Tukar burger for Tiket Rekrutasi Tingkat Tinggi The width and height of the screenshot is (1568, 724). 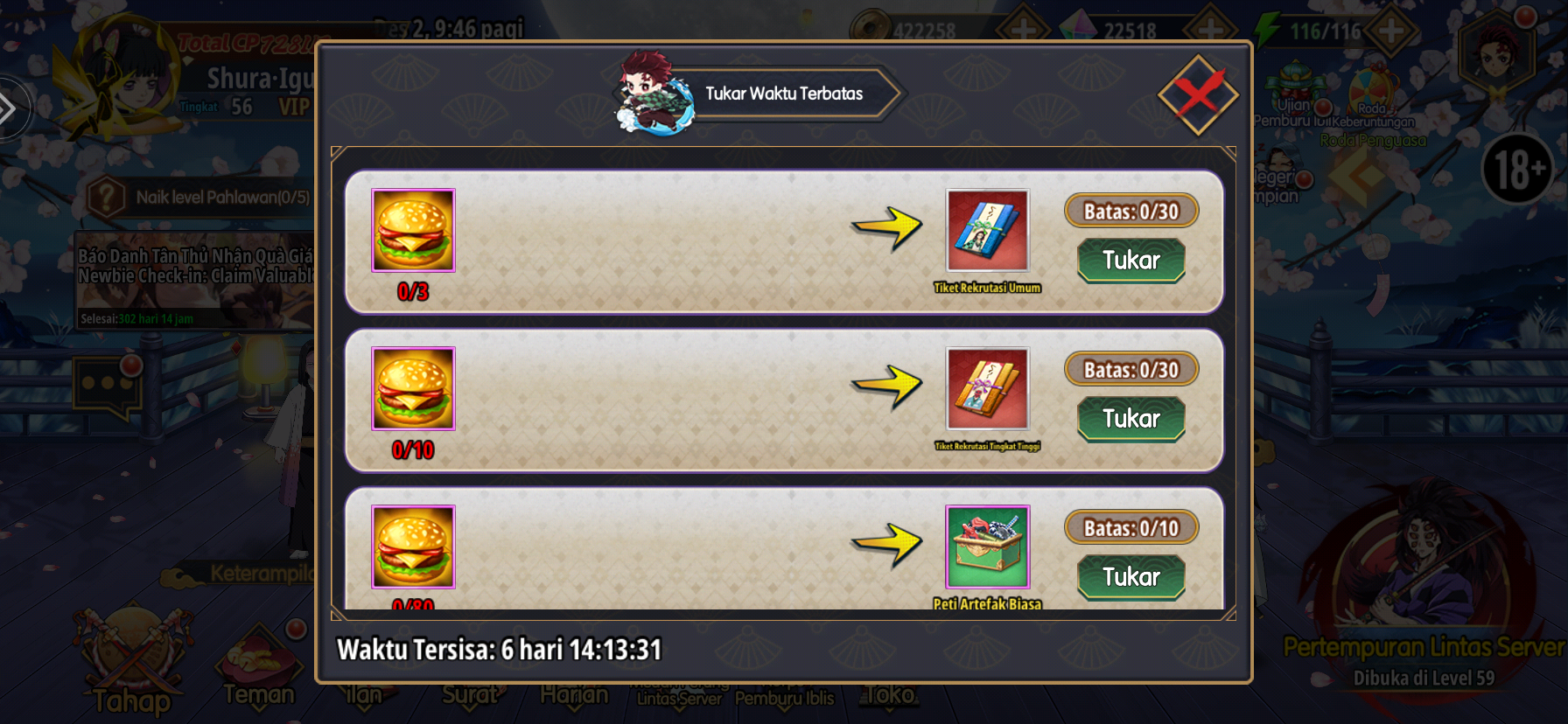[1130, 419]
